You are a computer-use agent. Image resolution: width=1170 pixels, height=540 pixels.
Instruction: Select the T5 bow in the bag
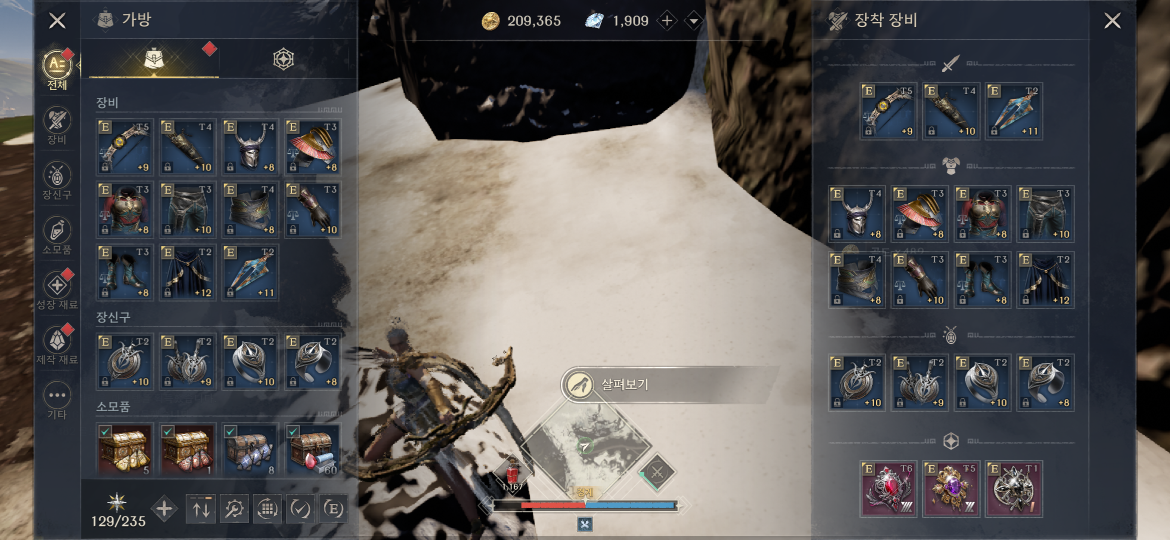[x=124, y=146]
